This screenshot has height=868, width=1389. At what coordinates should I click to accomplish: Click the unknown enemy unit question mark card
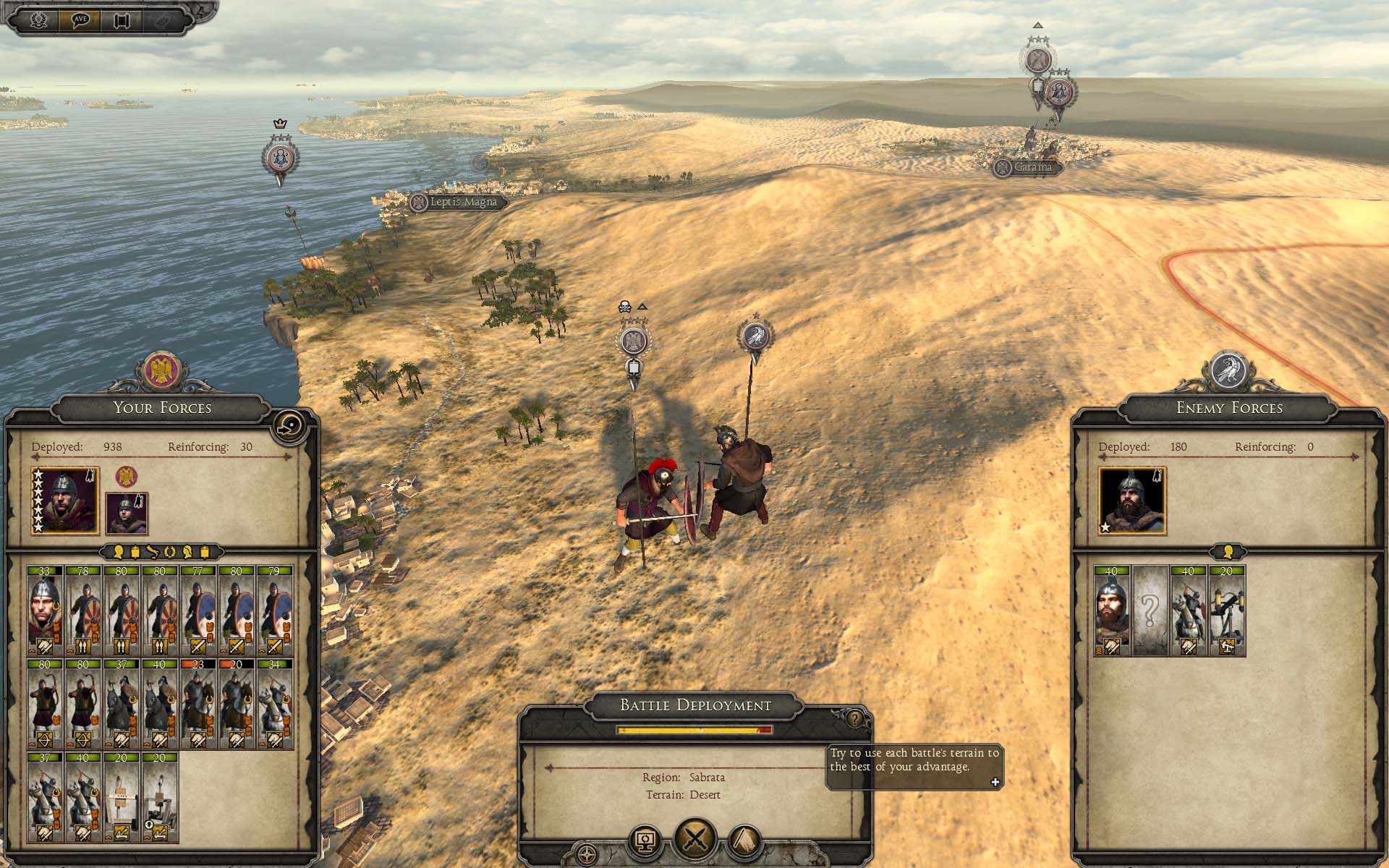(x=1150, y=611)
